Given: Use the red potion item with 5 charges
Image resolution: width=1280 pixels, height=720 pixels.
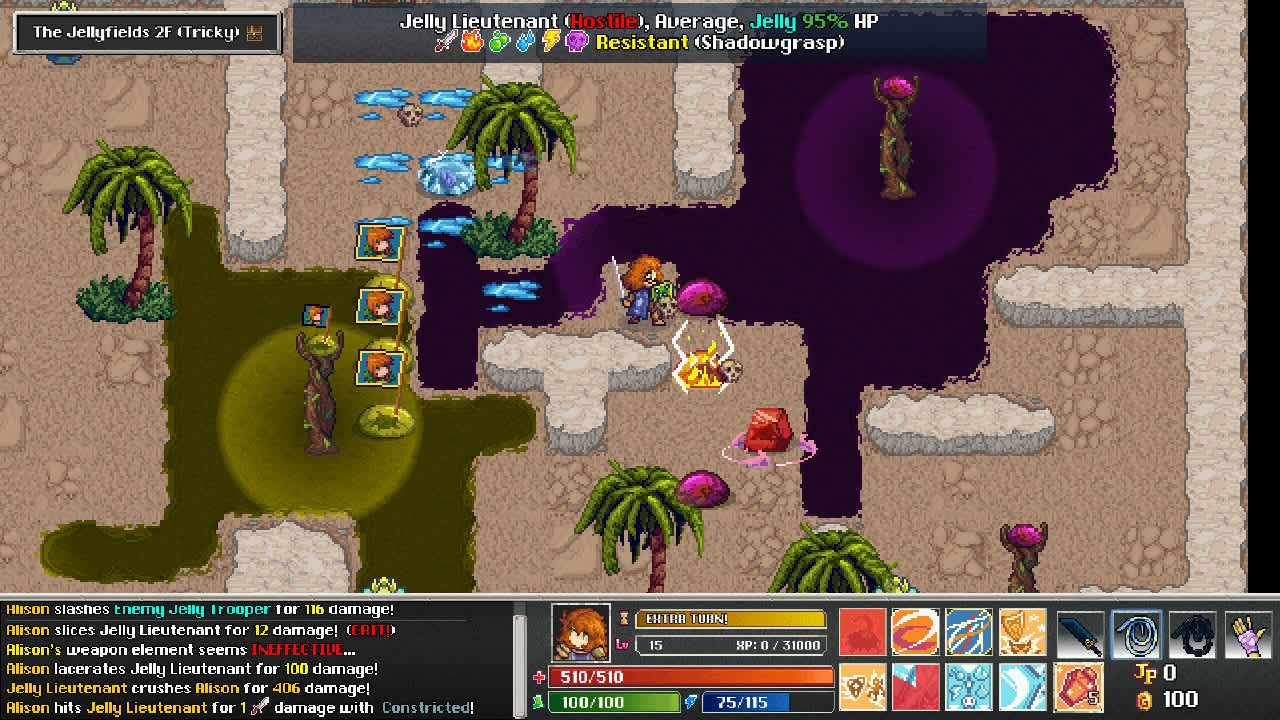Looking at the screenshot, I should click(1080, 686).
